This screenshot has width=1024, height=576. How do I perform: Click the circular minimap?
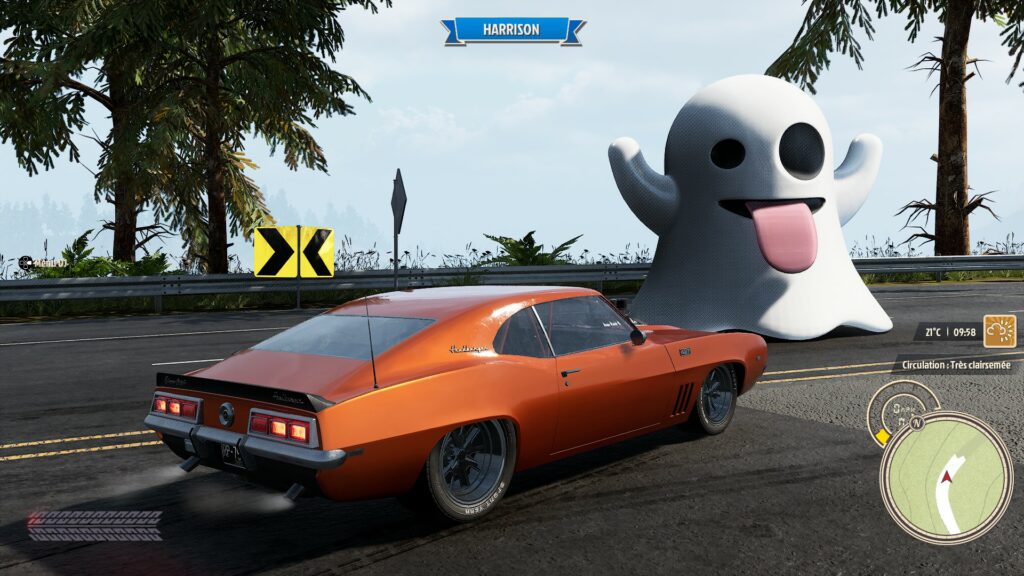pyautogui.click(x=945, y=477)
